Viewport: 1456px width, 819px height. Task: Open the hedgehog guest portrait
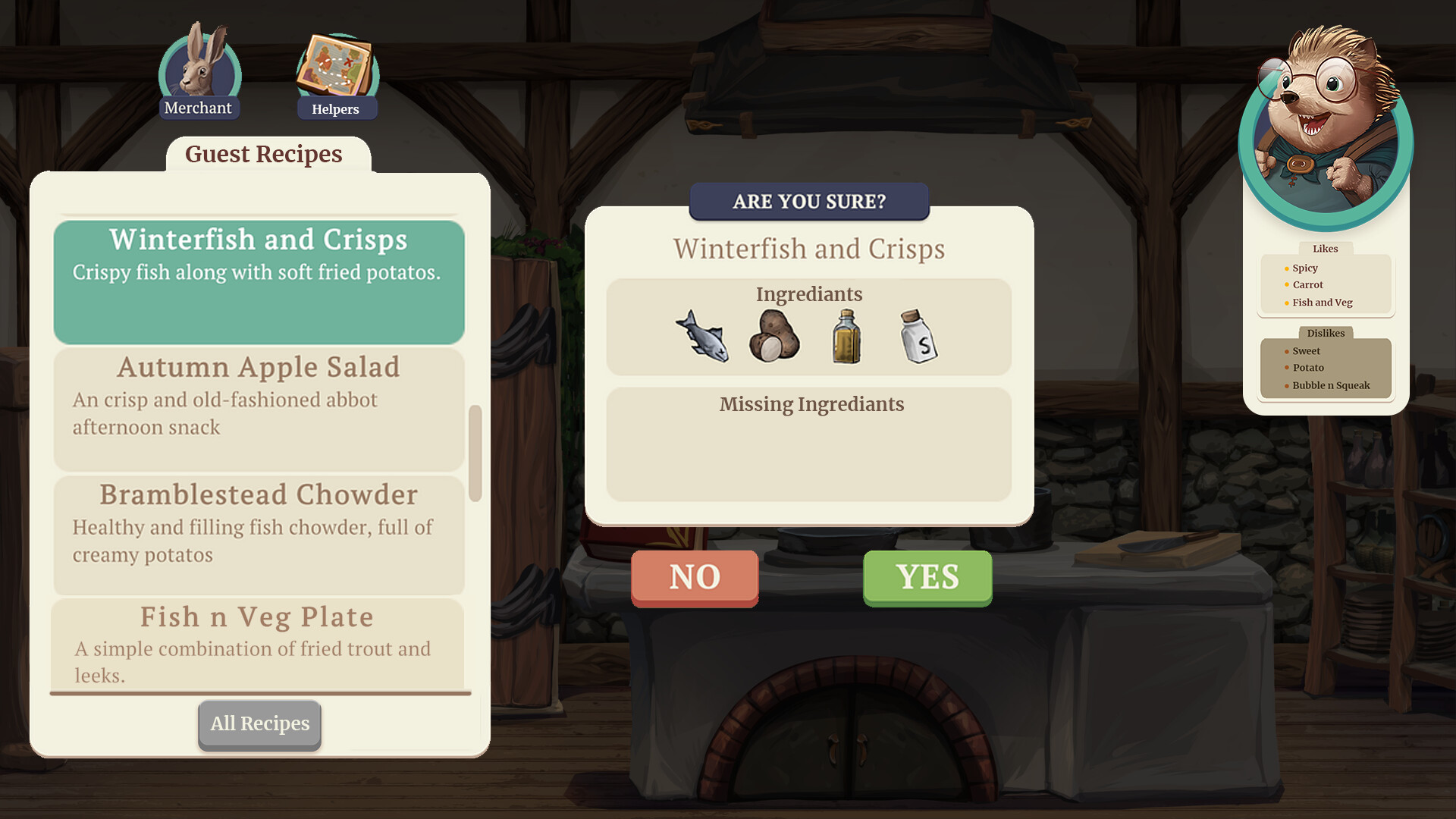(x=1325, y=121)
